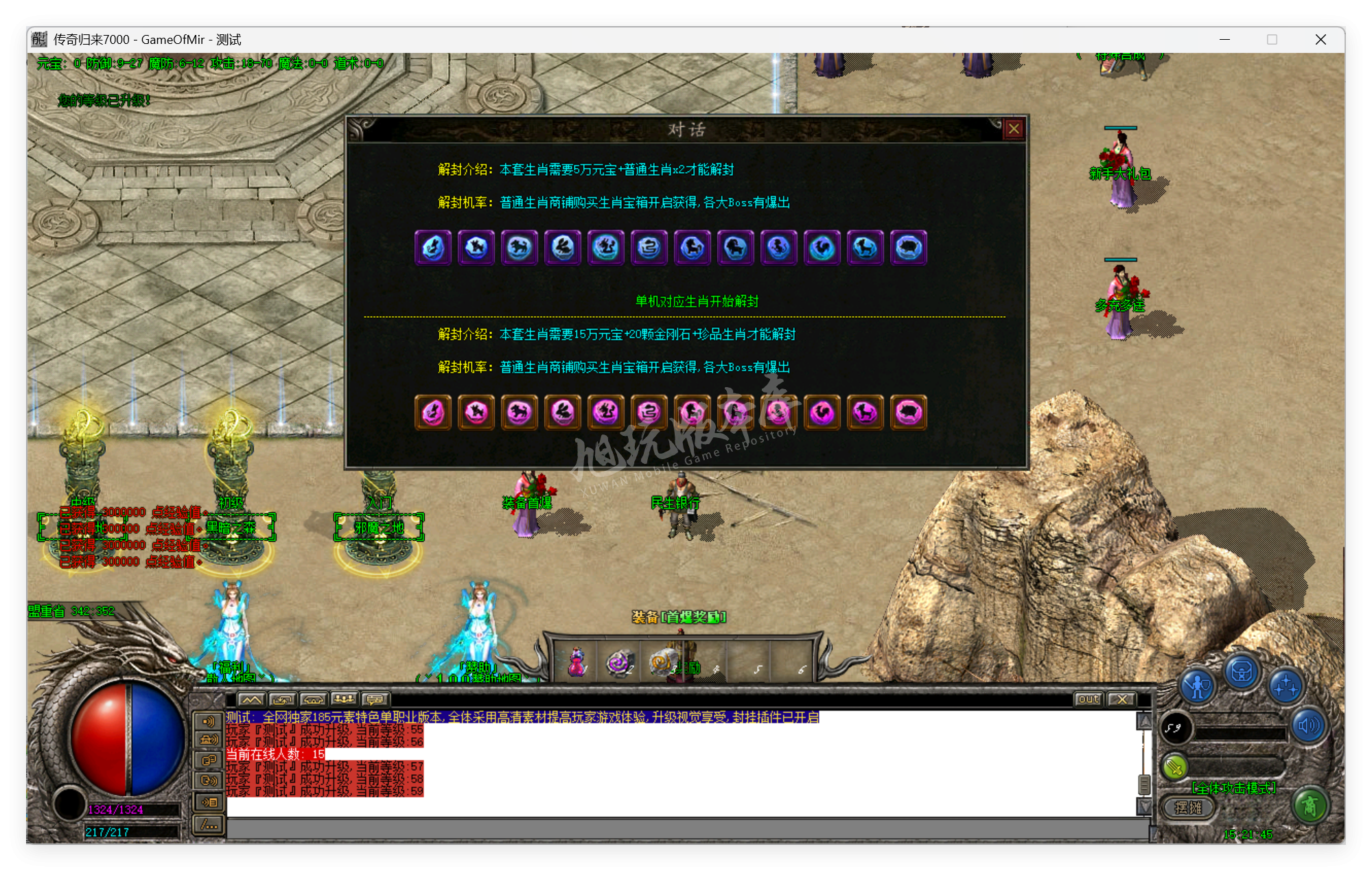Screen dimensions: 1372x871
Task: Click the green 商 shop button
Action: click(1310, 806)
